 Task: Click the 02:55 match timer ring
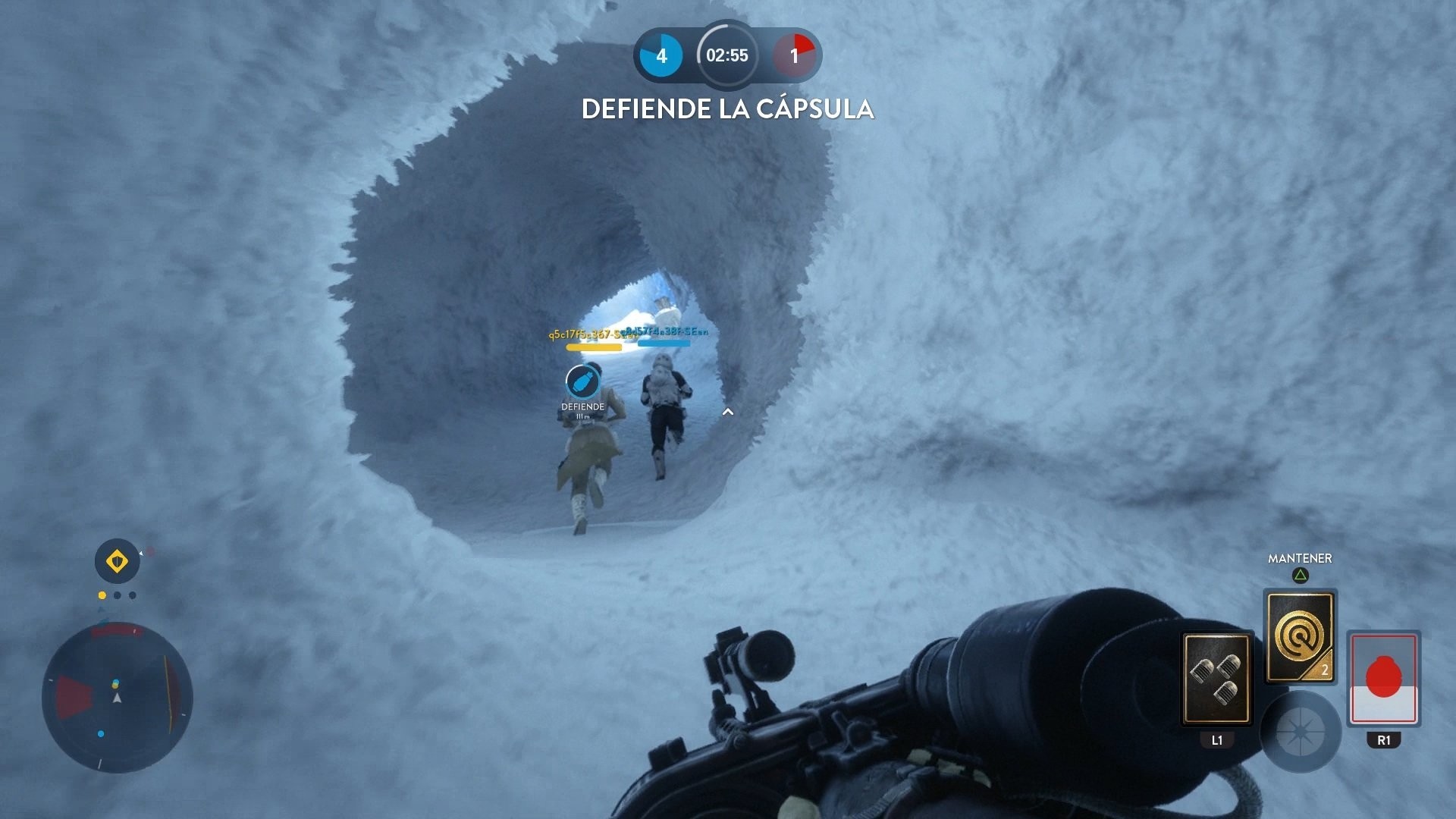[x=726, y=55]
